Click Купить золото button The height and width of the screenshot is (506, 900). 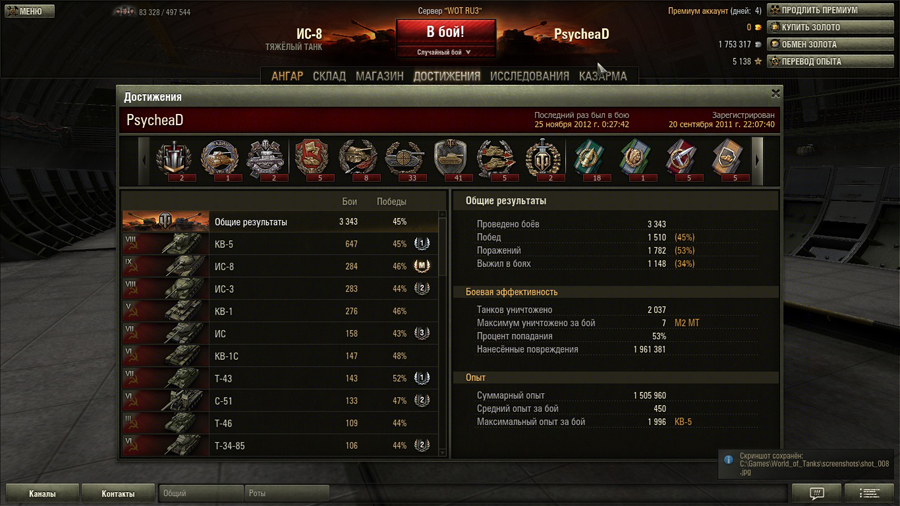829,27
